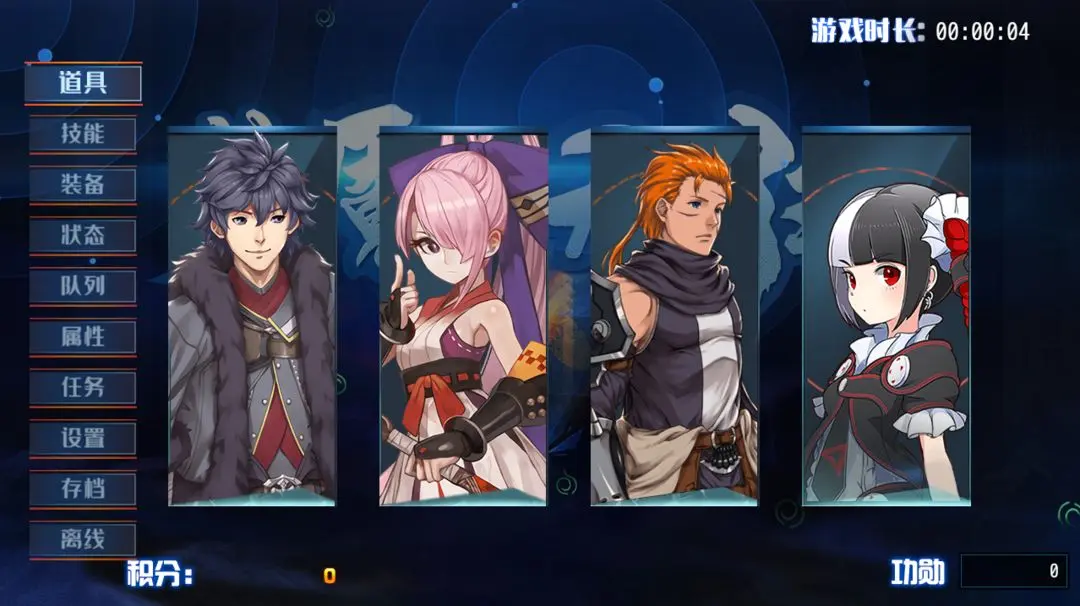Open the 装备 (Equipment) menu
The image size is (1080, 606).
(x=83, y=185)
